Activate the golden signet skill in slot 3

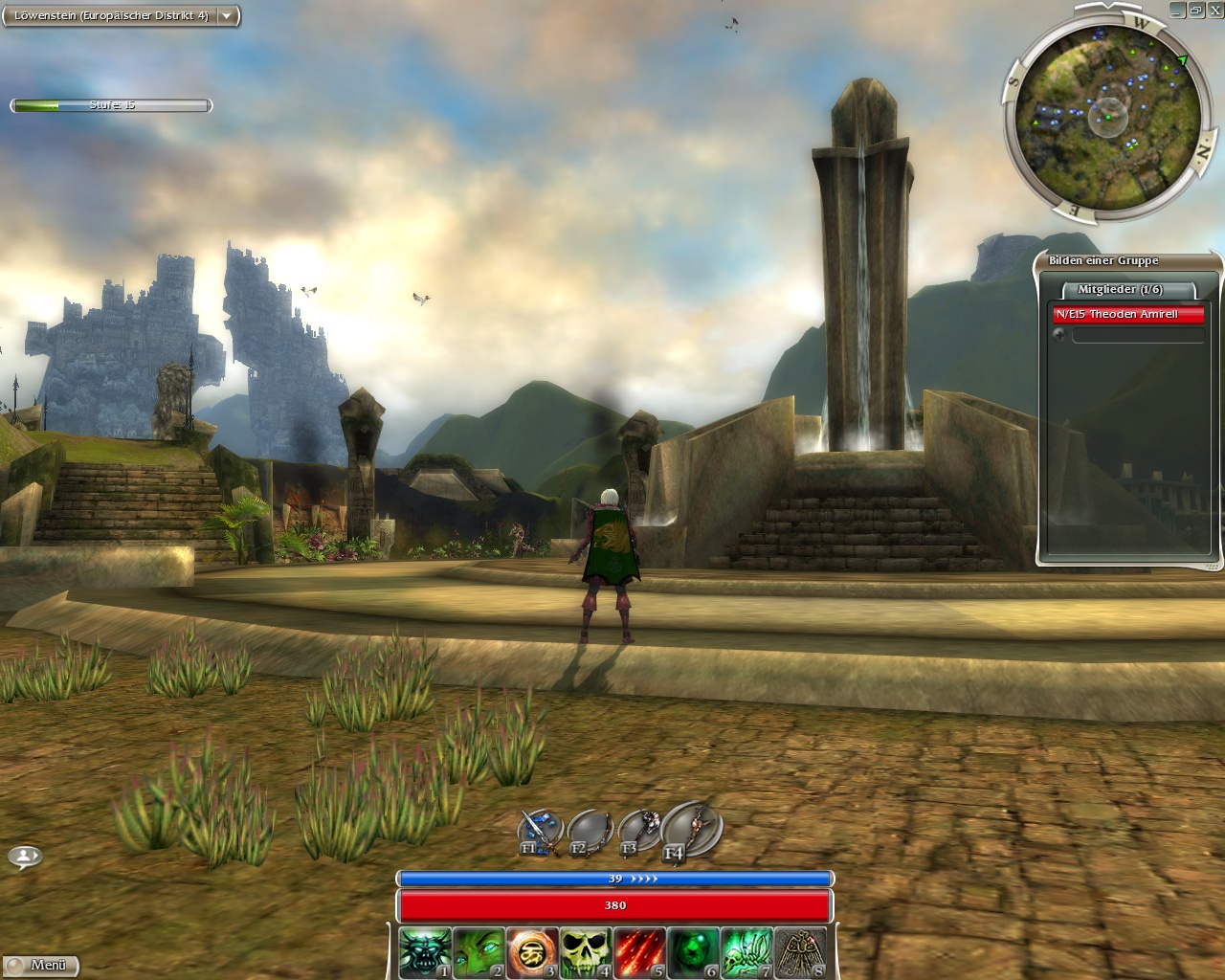[532, 952]
